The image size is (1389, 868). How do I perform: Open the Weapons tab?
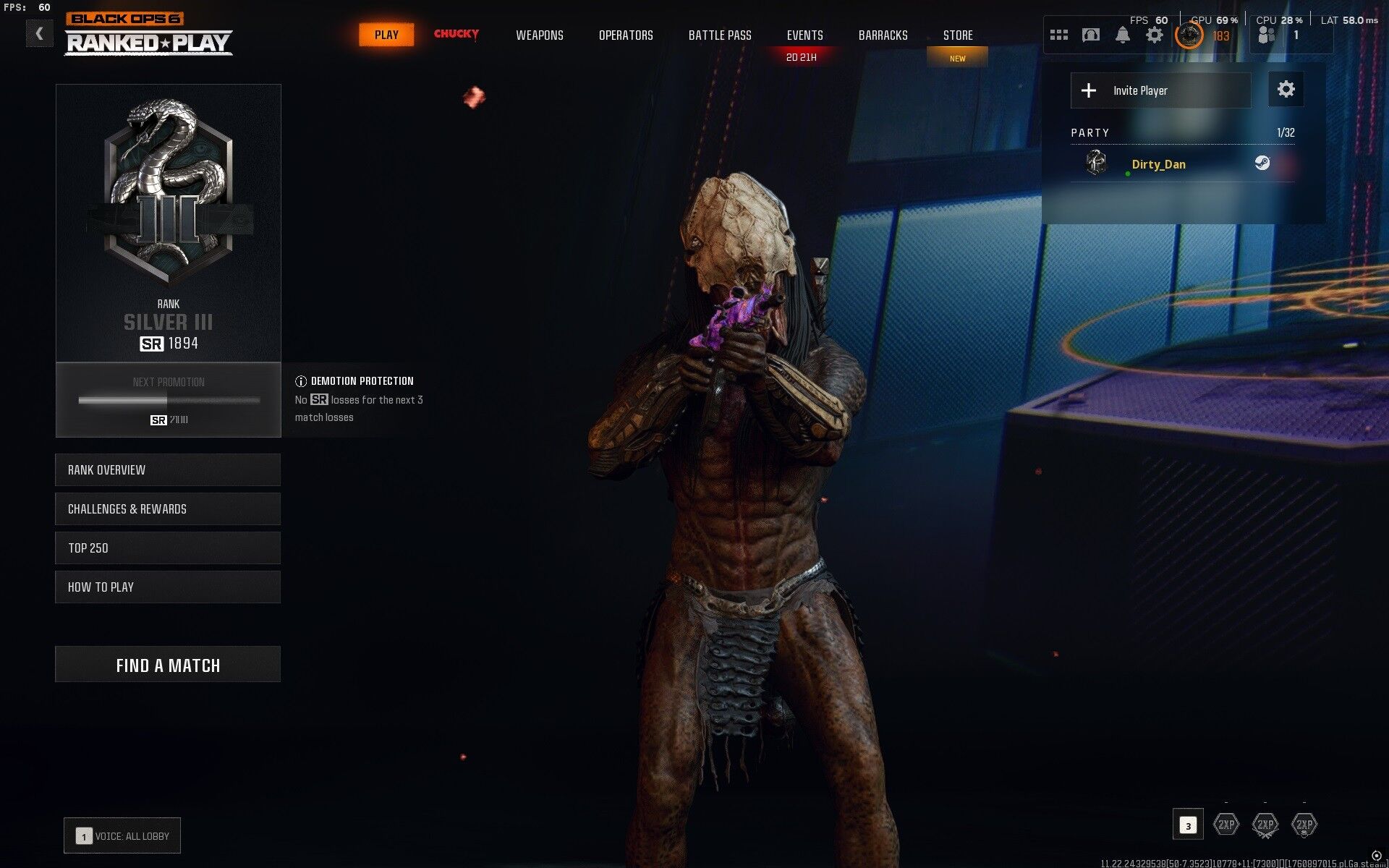tap(539, 35)
